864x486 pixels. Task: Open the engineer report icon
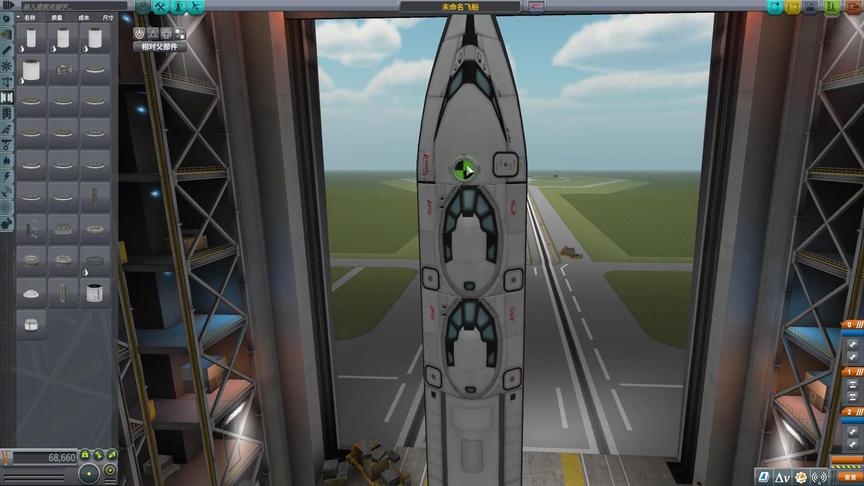tap(763, 475)
